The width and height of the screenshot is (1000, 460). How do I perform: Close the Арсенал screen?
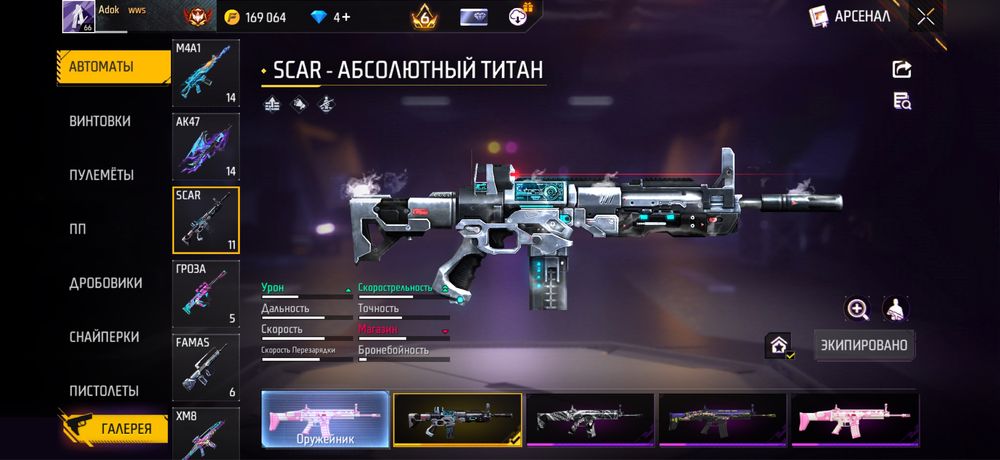926,16
